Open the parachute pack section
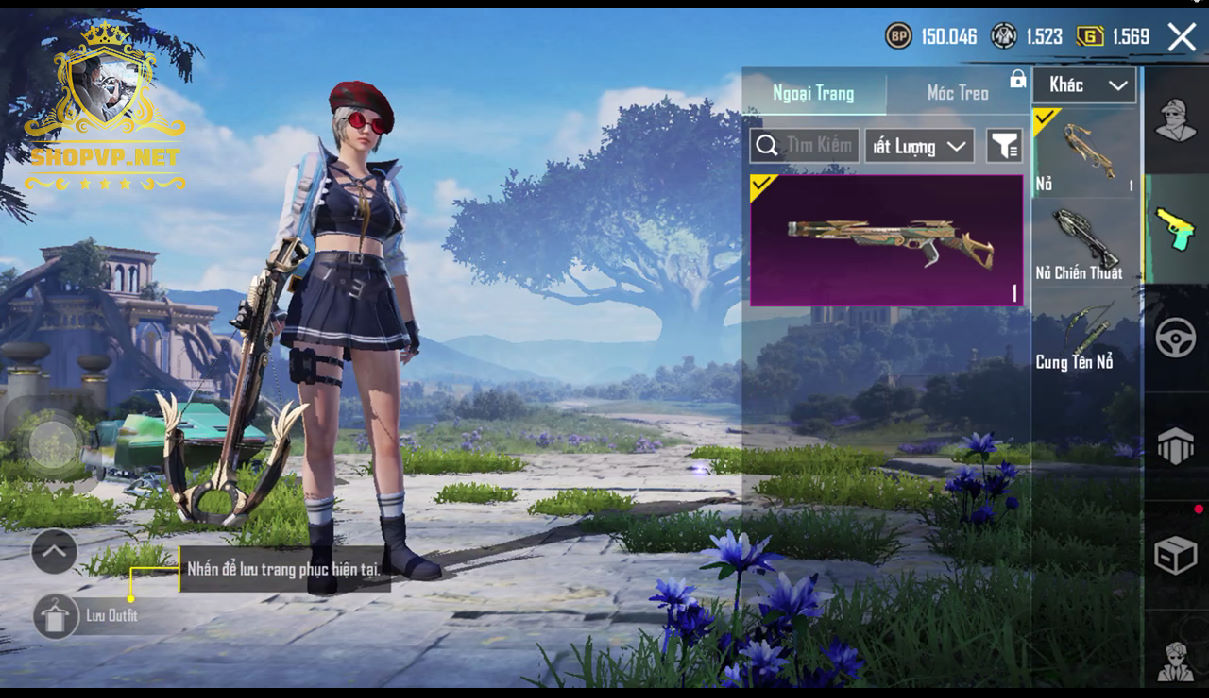This screenshot has width=1209, height=698. pyautogui.click(x=1176, y=446)
